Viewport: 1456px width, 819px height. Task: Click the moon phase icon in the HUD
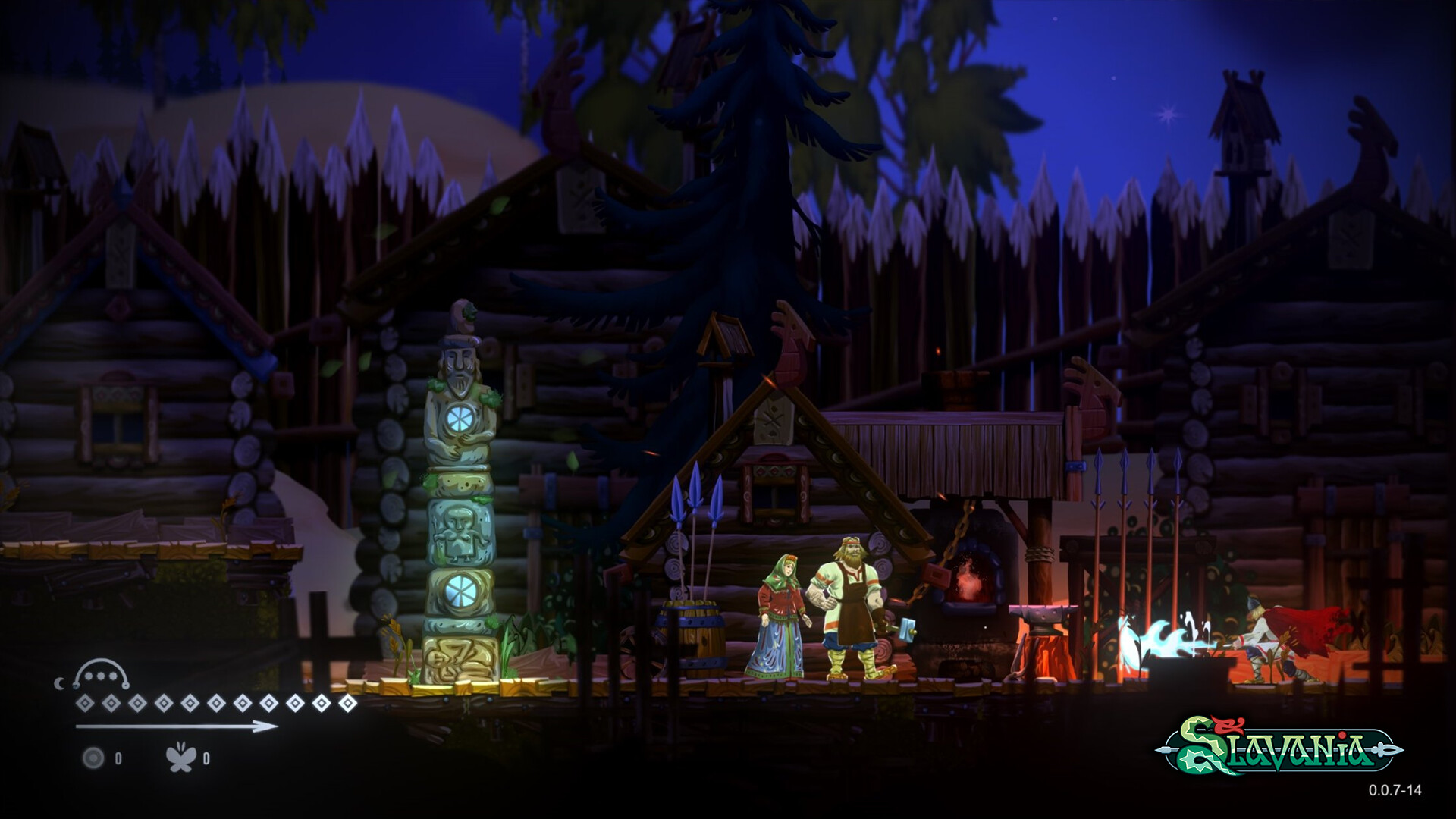[x=61, y=683]
